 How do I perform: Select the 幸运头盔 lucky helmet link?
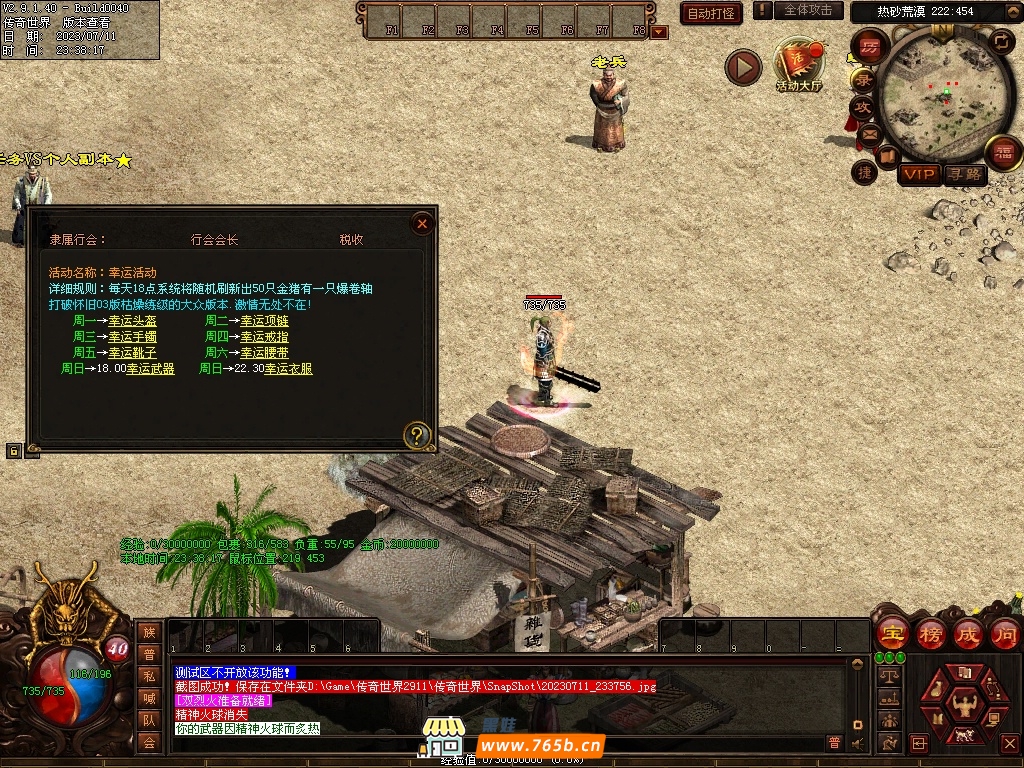[x=133, y=321]
